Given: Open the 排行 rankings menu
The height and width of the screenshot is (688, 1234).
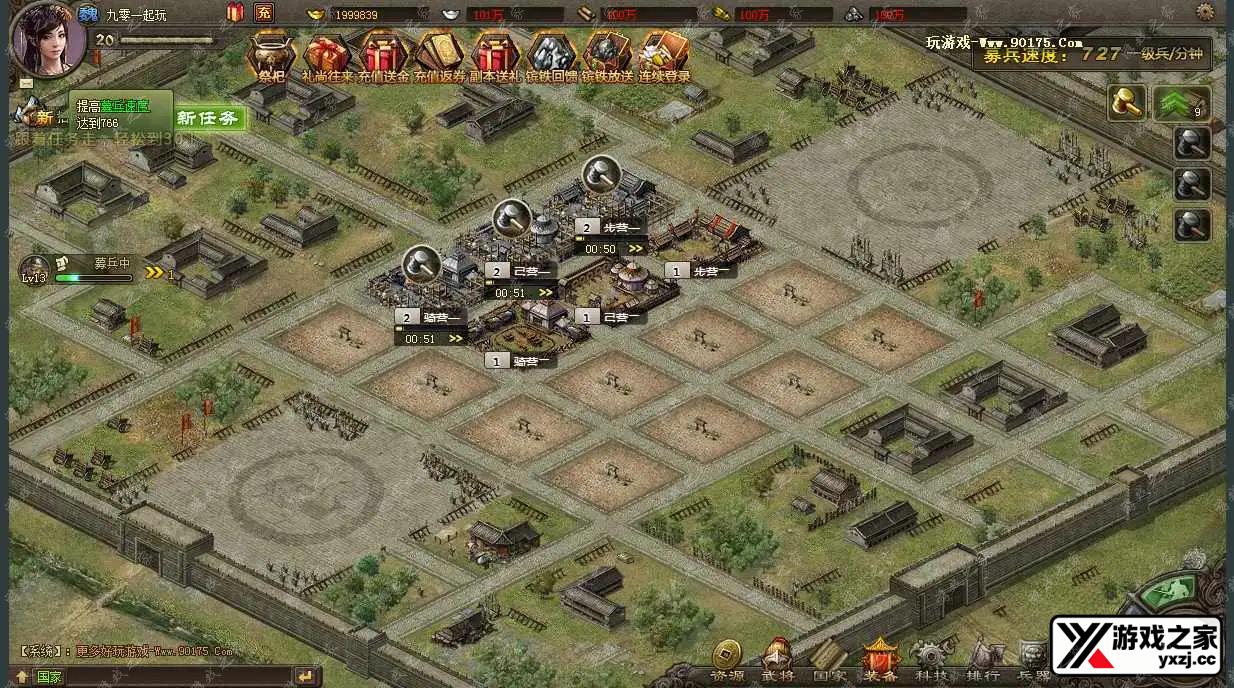Looking at the screenshot, I should pyautogui.click(x=984, y=661).
